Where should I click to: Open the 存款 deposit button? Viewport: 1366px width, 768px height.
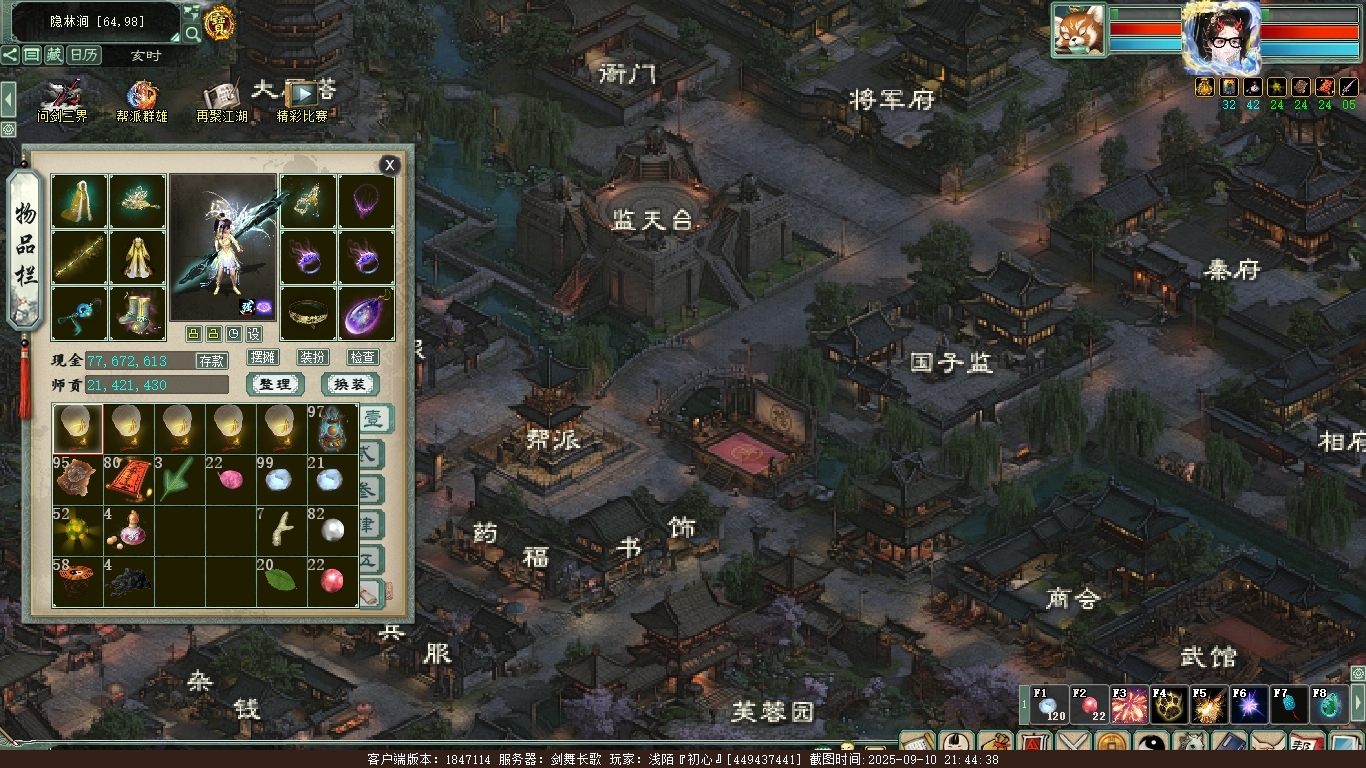pos(211,361)
